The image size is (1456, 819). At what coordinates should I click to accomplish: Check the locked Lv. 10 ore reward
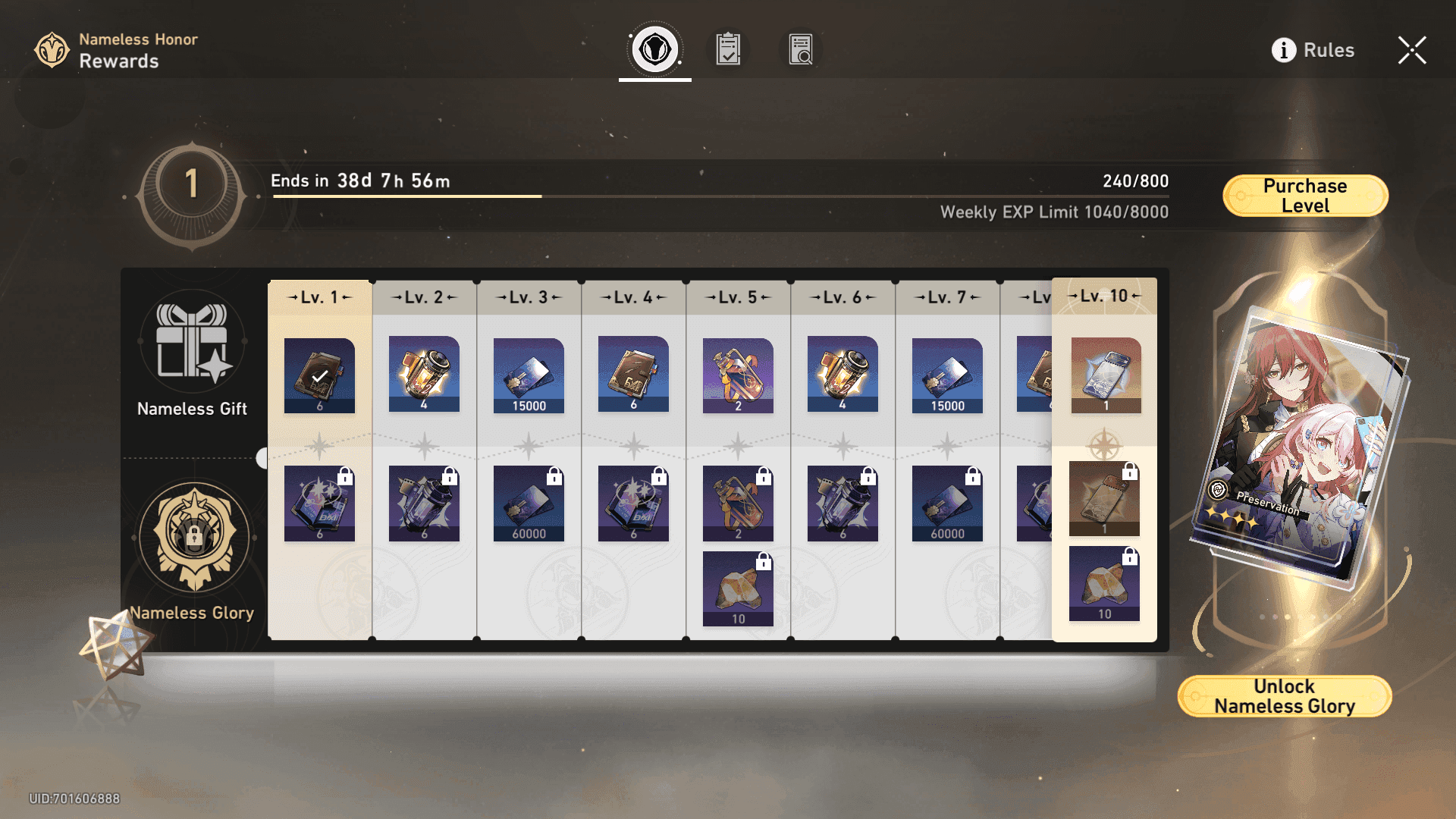point(1104,583)
